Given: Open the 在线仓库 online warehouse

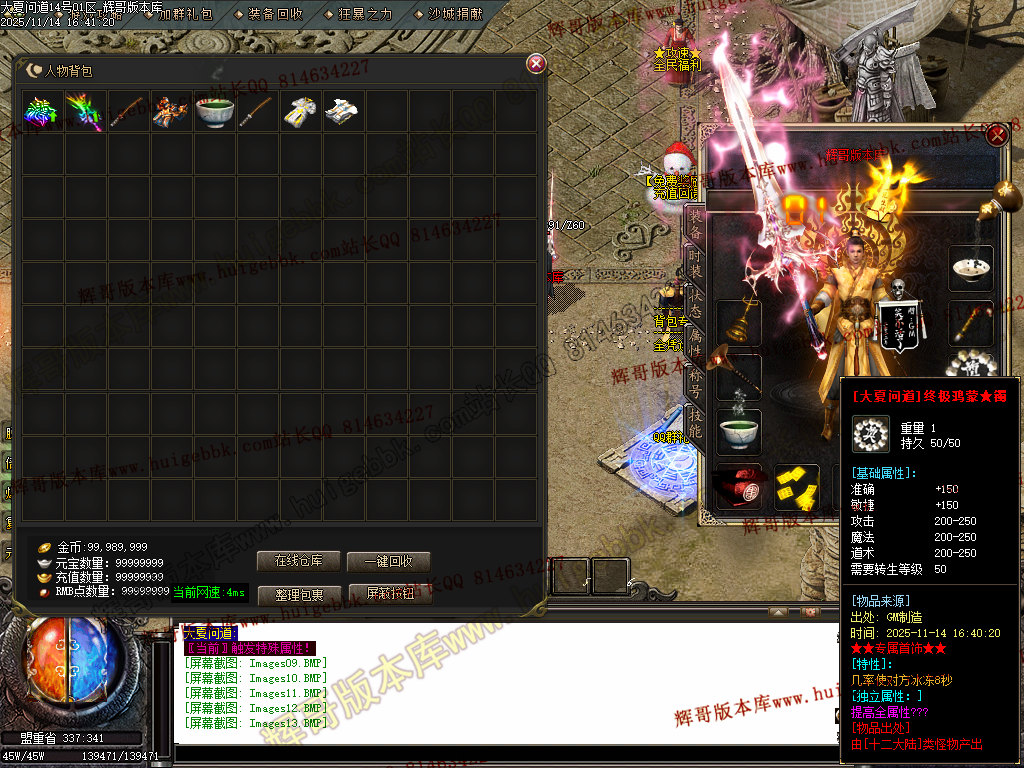Looking at the screenshot, I should (x=298, y=561).
